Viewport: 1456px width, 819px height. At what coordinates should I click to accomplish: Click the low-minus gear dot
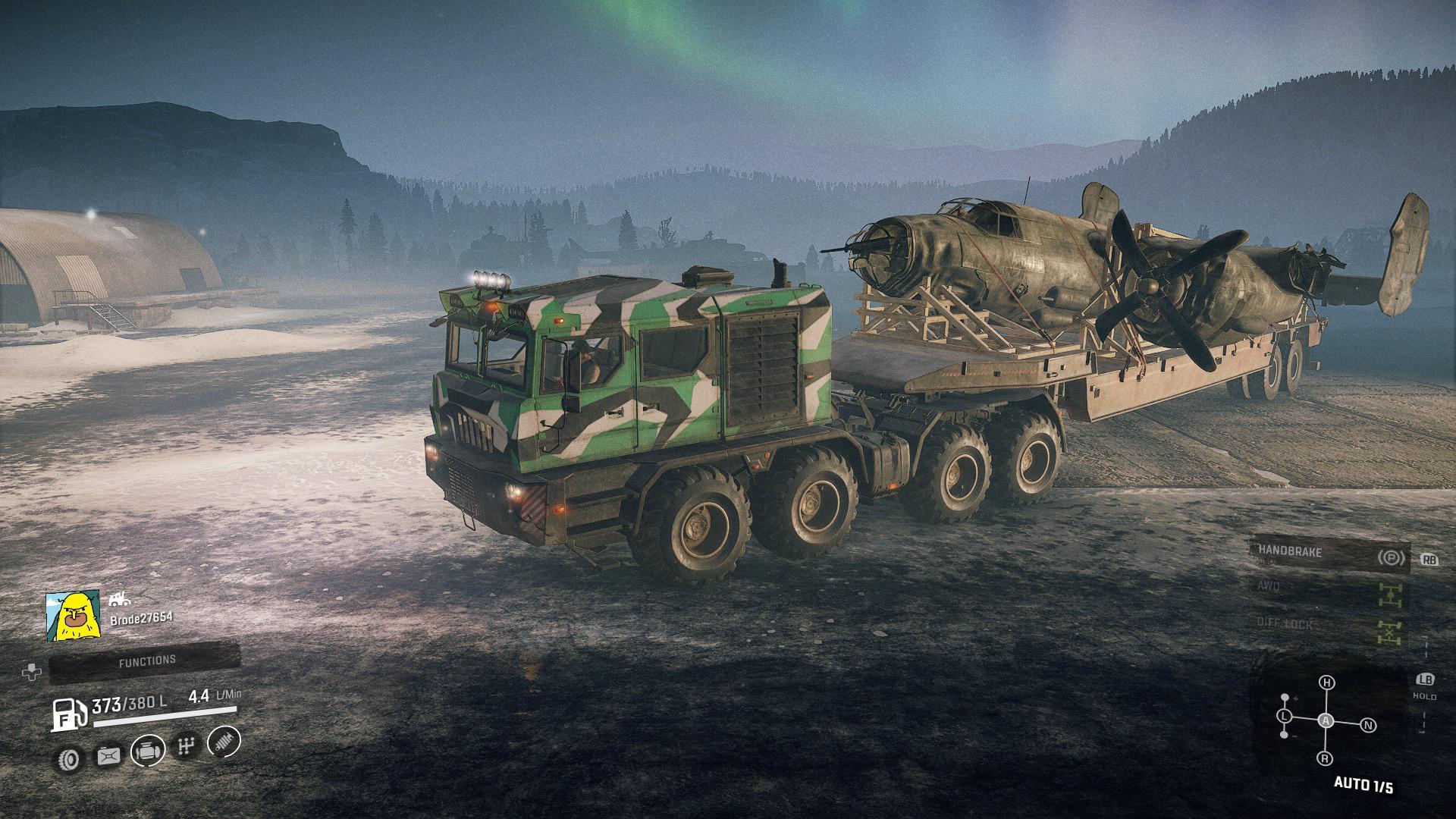1284,735
